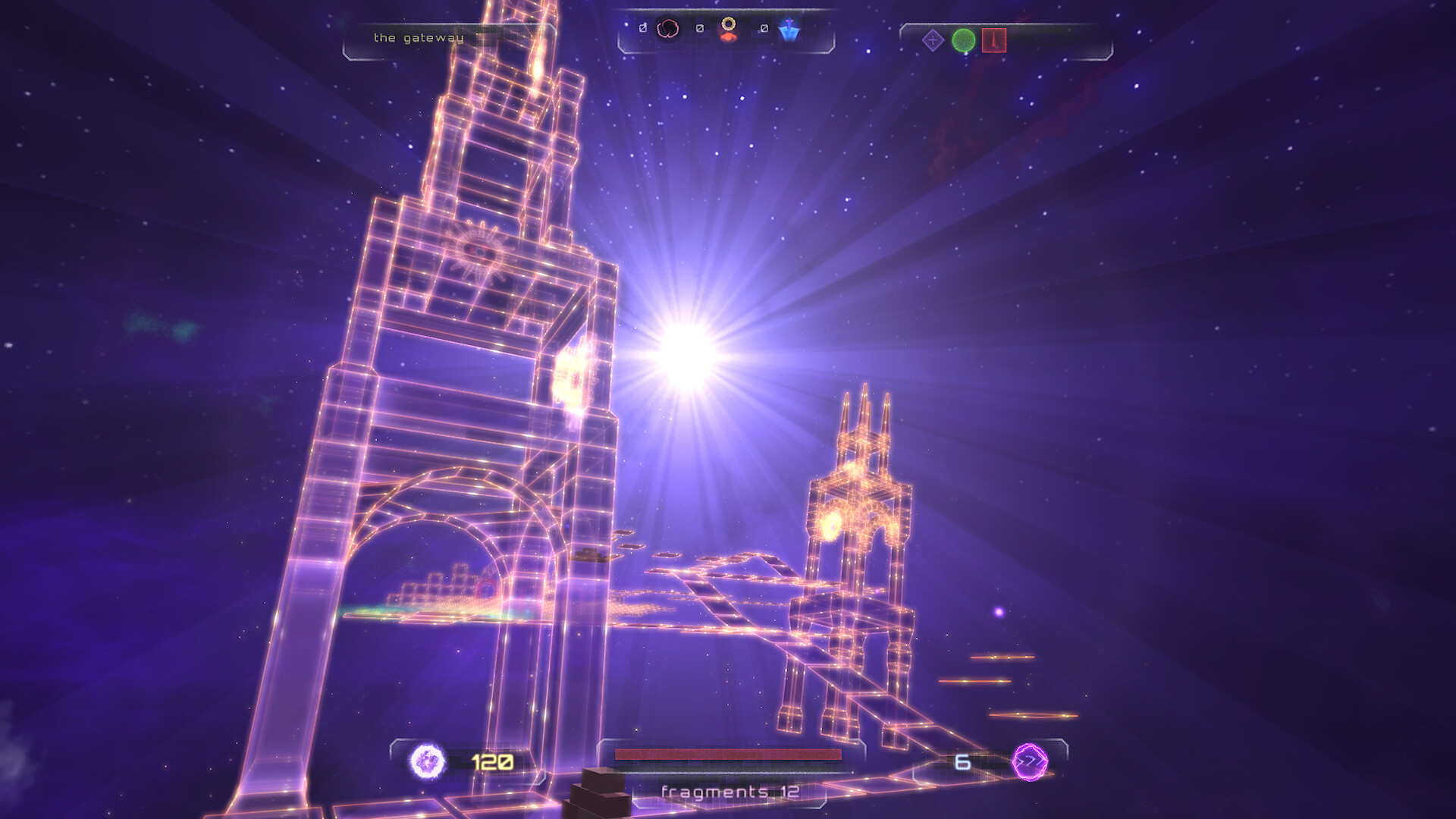Click the red square droplet status icon
Viewport: 1456px width, 819px height.
(x=994, y=39)
